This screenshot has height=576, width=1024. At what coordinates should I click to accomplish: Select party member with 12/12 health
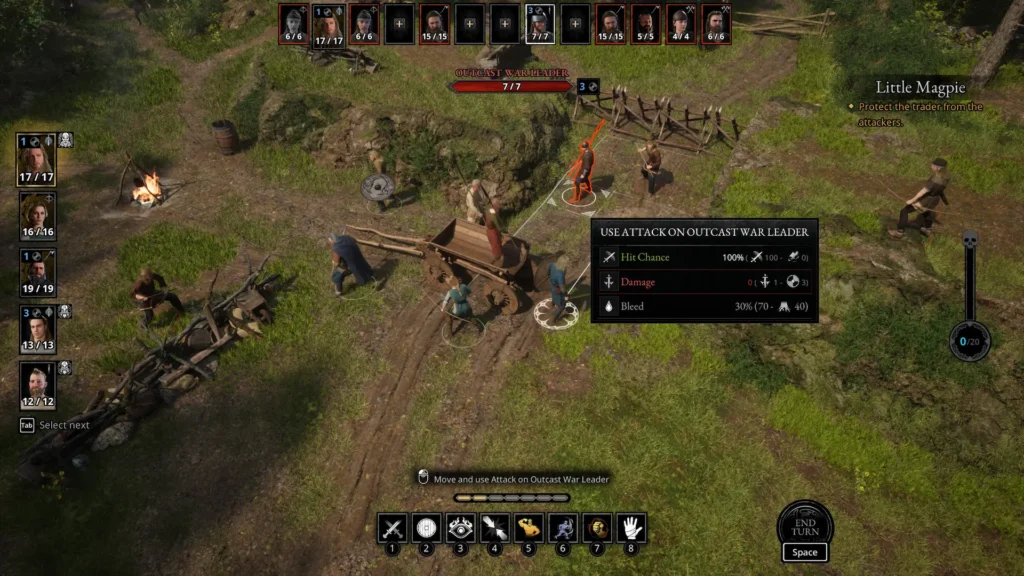point(37,386)
